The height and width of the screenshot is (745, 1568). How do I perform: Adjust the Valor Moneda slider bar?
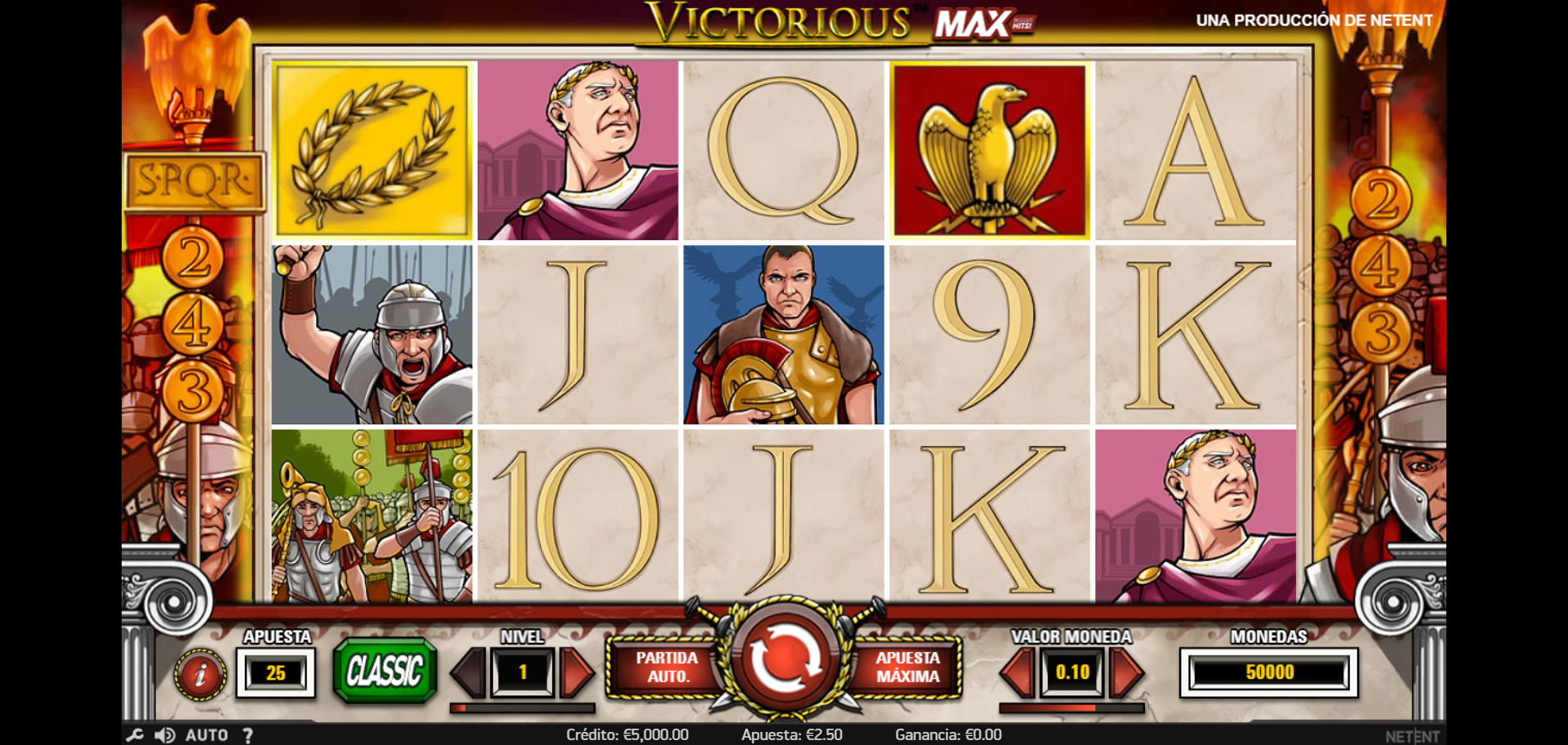[x=1071, y=708]
